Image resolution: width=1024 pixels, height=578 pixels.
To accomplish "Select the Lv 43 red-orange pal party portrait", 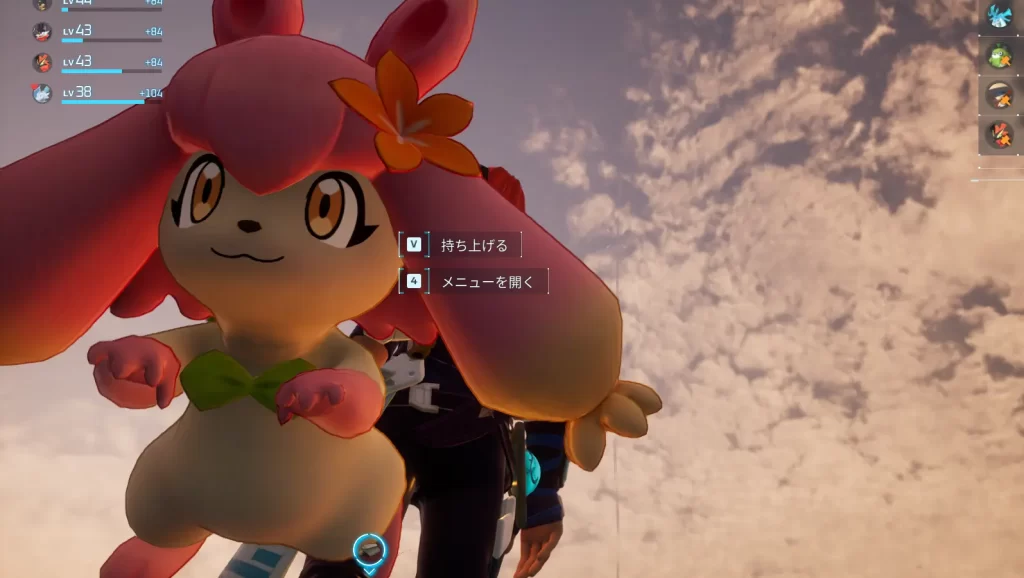I will pos(42,62).
